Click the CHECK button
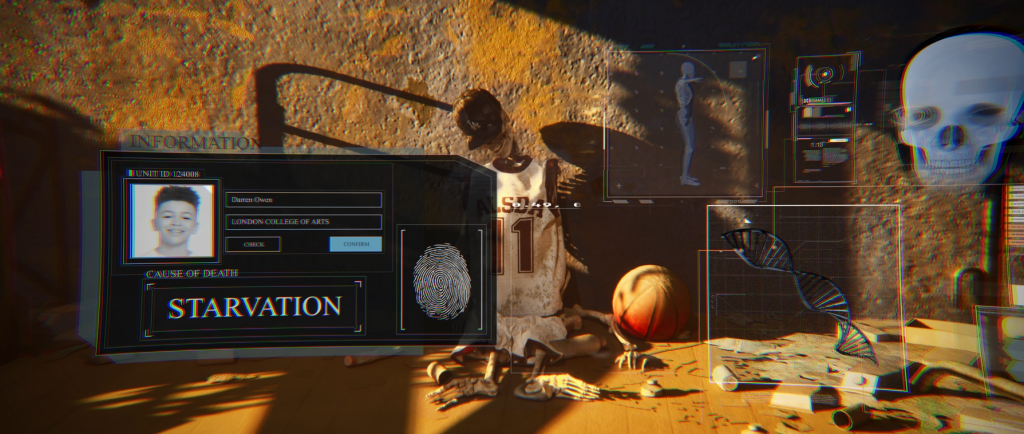 pyautogui.click(x=253, y=244)
